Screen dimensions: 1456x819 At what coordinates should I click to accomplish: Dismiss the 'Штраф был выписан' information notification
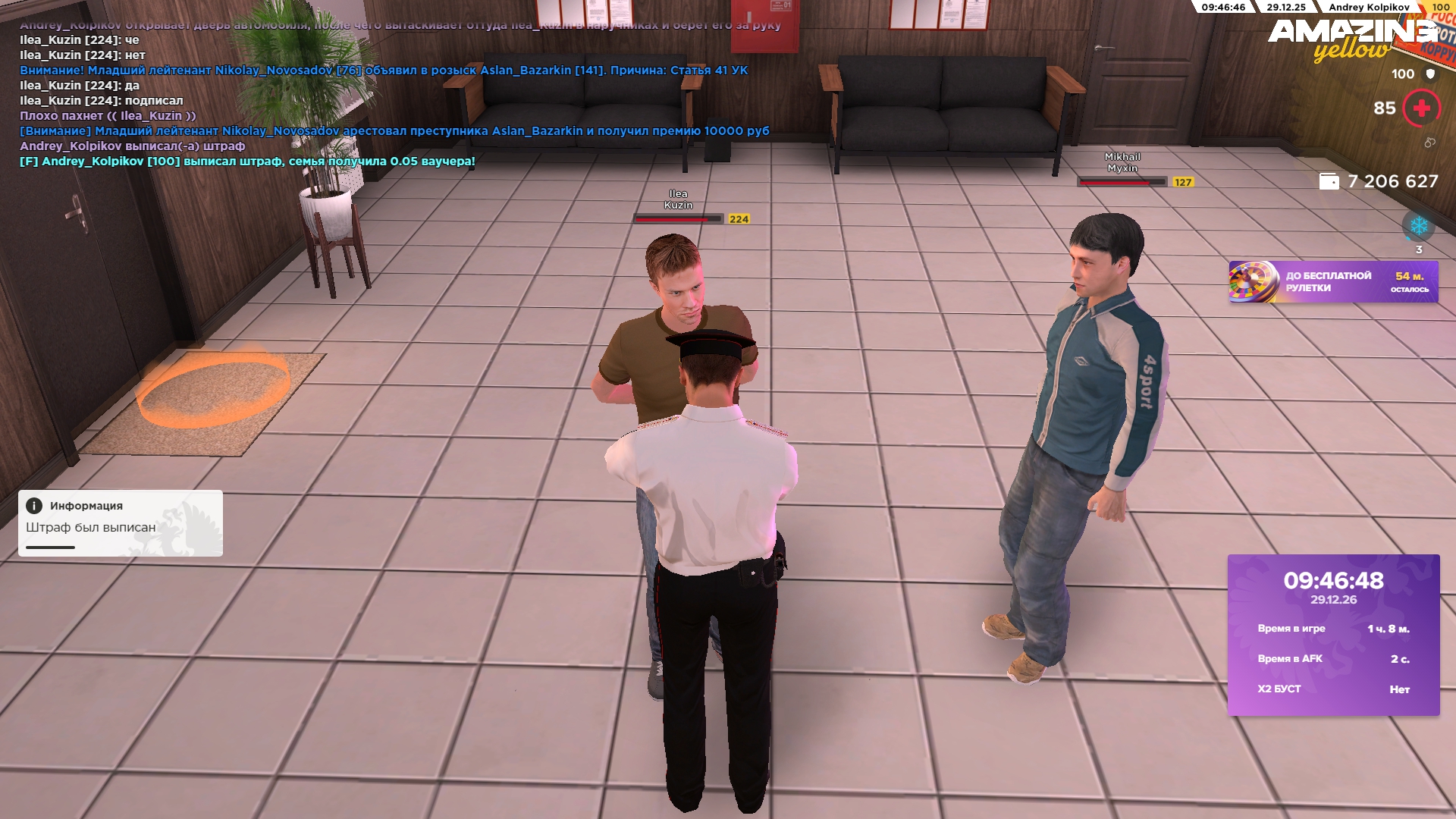tap(121, 522)
